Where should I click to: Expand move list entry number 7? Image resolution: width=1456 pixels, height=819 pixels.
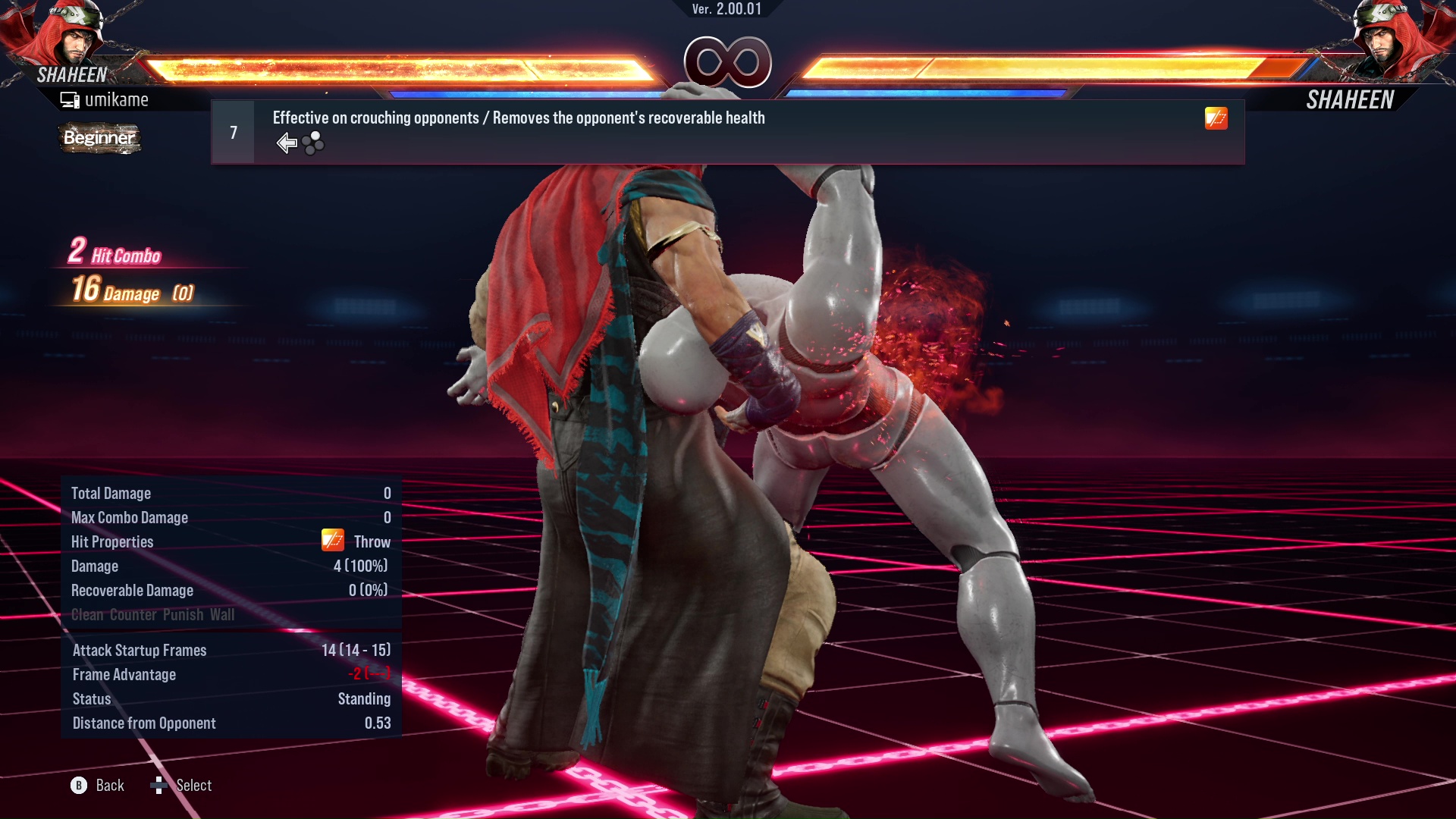pyautogui.click(x=233, y=131)
